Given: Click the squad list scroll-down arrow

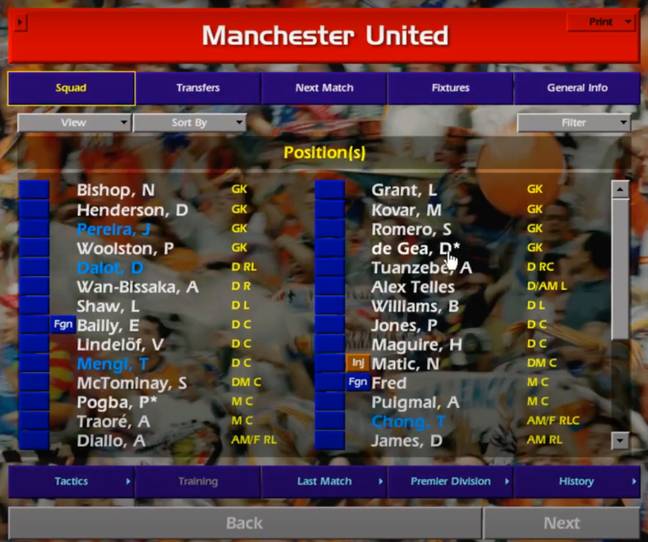Looking at the screenshot, I should [620, 440].
